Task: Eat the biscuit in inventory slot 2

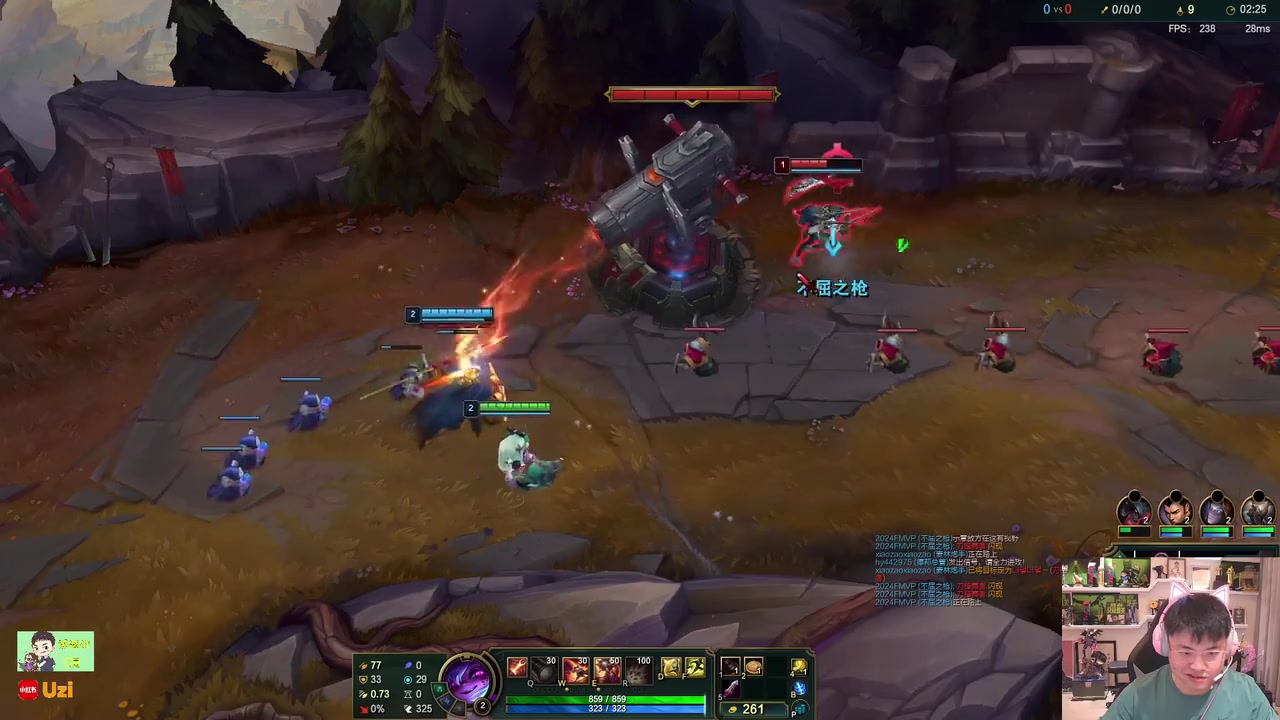Action: click(754, 667)
